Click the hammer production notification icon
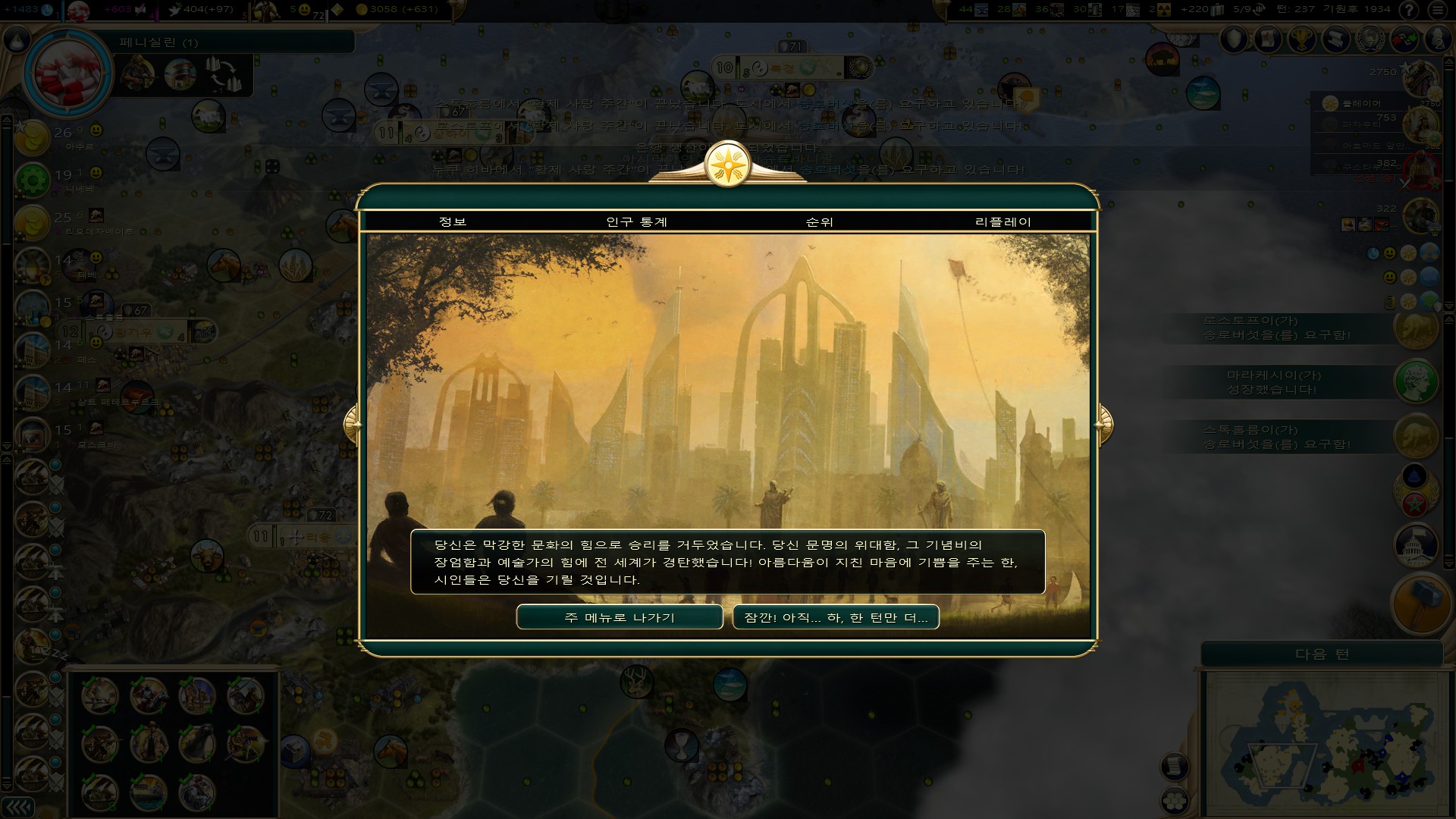Image resolution: width=1456 pixels, height=819 pixels. click(x=1420, y=604)
